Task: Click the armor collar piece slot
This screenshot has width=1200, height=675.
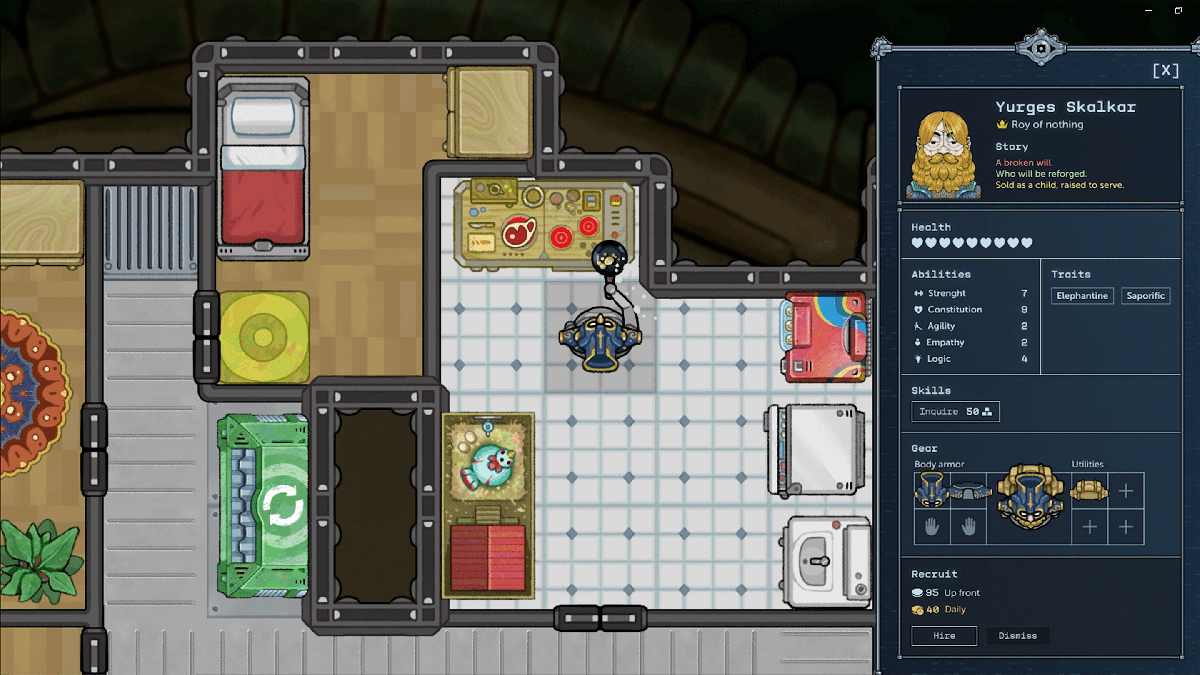Action: 967,490
